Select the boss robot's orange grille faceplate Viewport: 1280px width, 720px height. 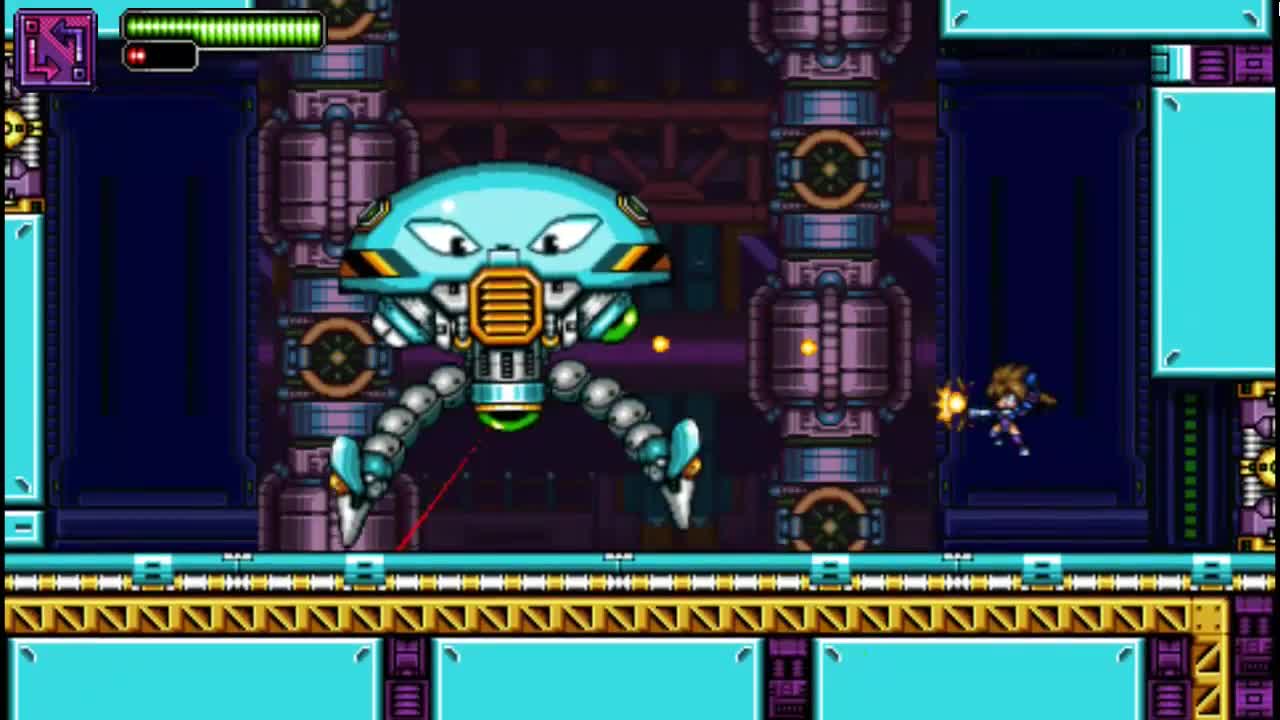click(505, 305)
